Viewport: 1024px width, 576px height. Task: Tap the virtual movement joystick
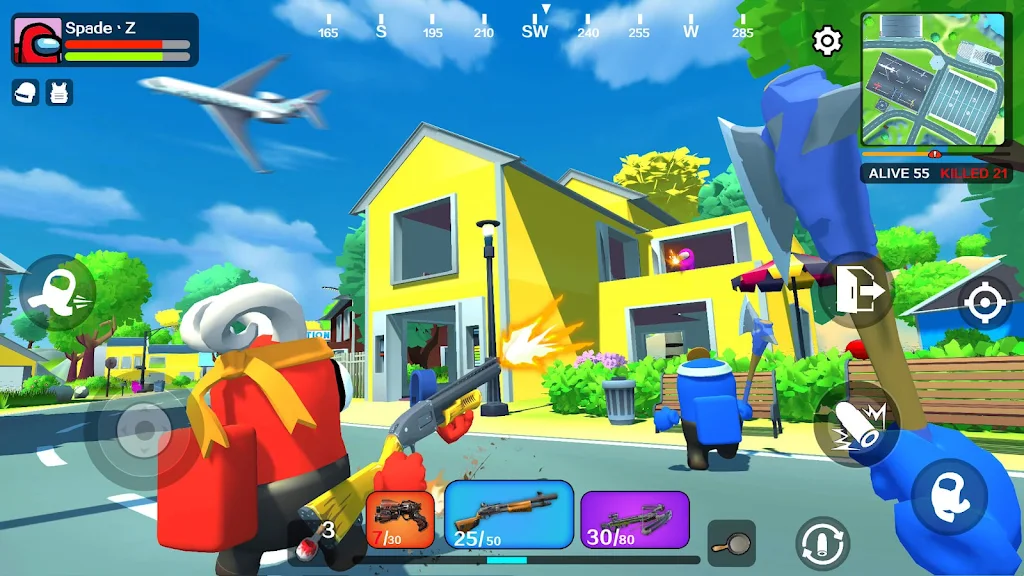[x=145, y=432]
